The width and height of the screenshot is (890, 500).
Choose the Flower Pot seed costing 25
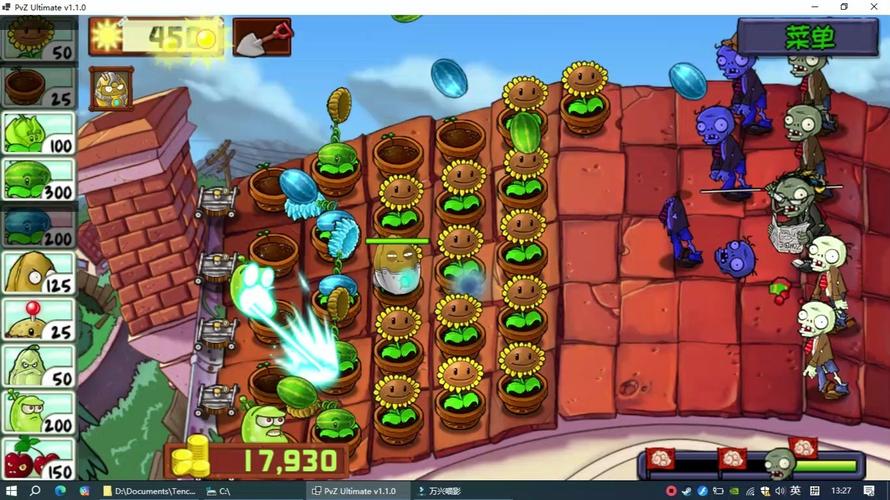(39, 86)
